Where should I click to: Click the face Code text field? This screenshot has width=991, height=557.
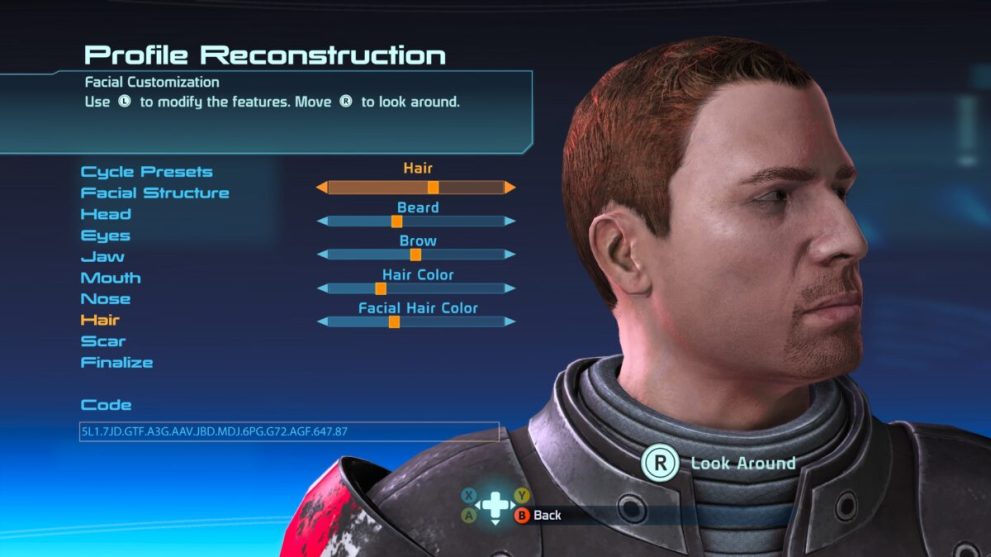289,432
